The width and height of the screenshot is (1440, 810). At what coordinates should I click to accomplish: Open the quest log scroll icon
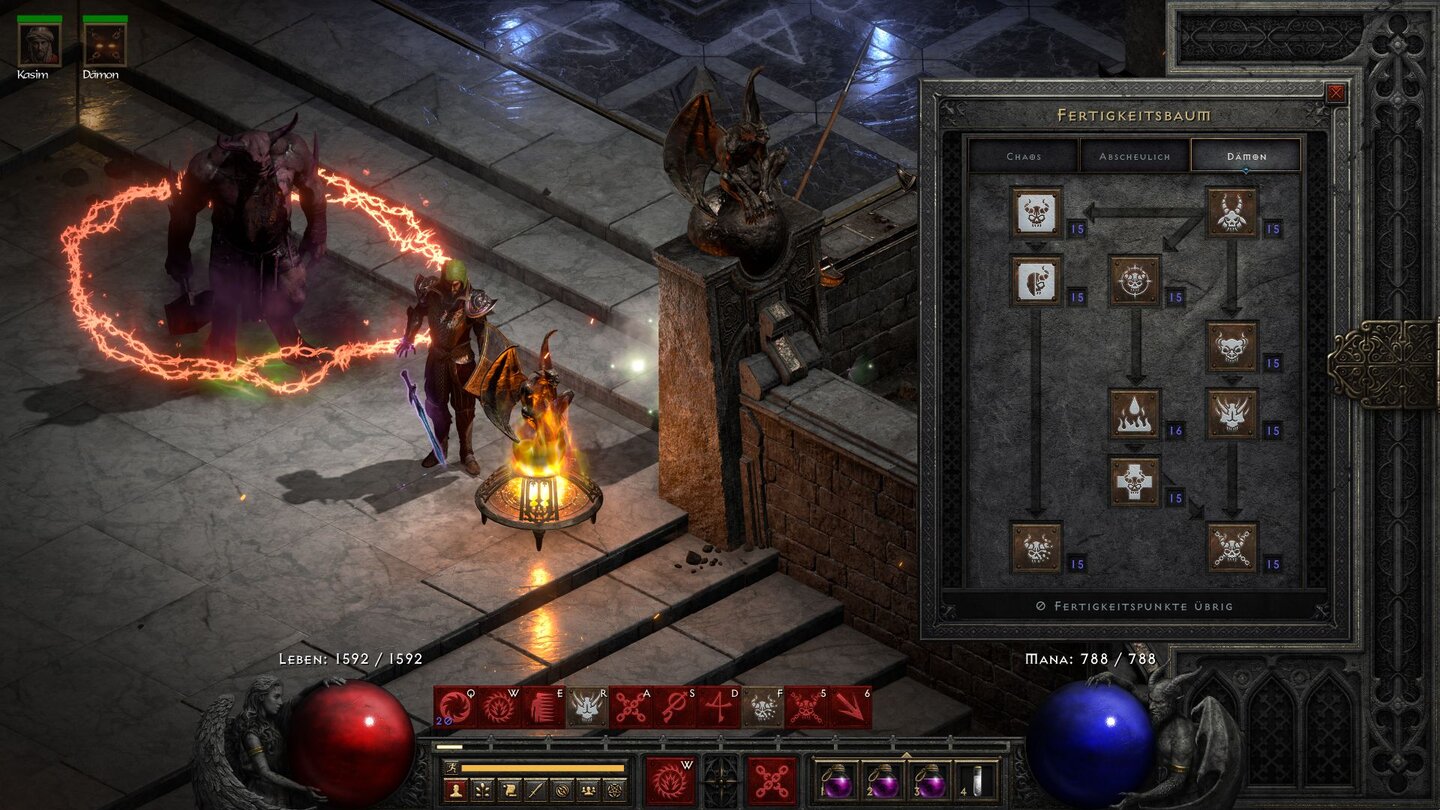click(x=510, y=789)
